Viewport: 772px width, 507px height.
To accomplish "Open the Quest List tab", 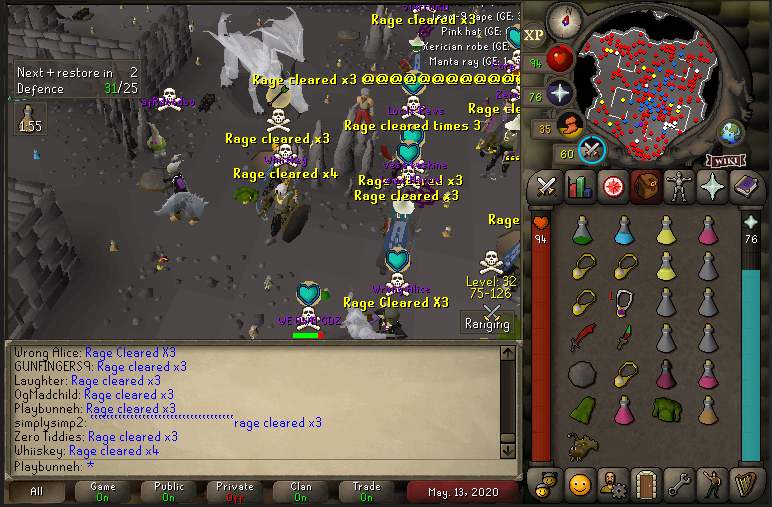I will point(613,186).
